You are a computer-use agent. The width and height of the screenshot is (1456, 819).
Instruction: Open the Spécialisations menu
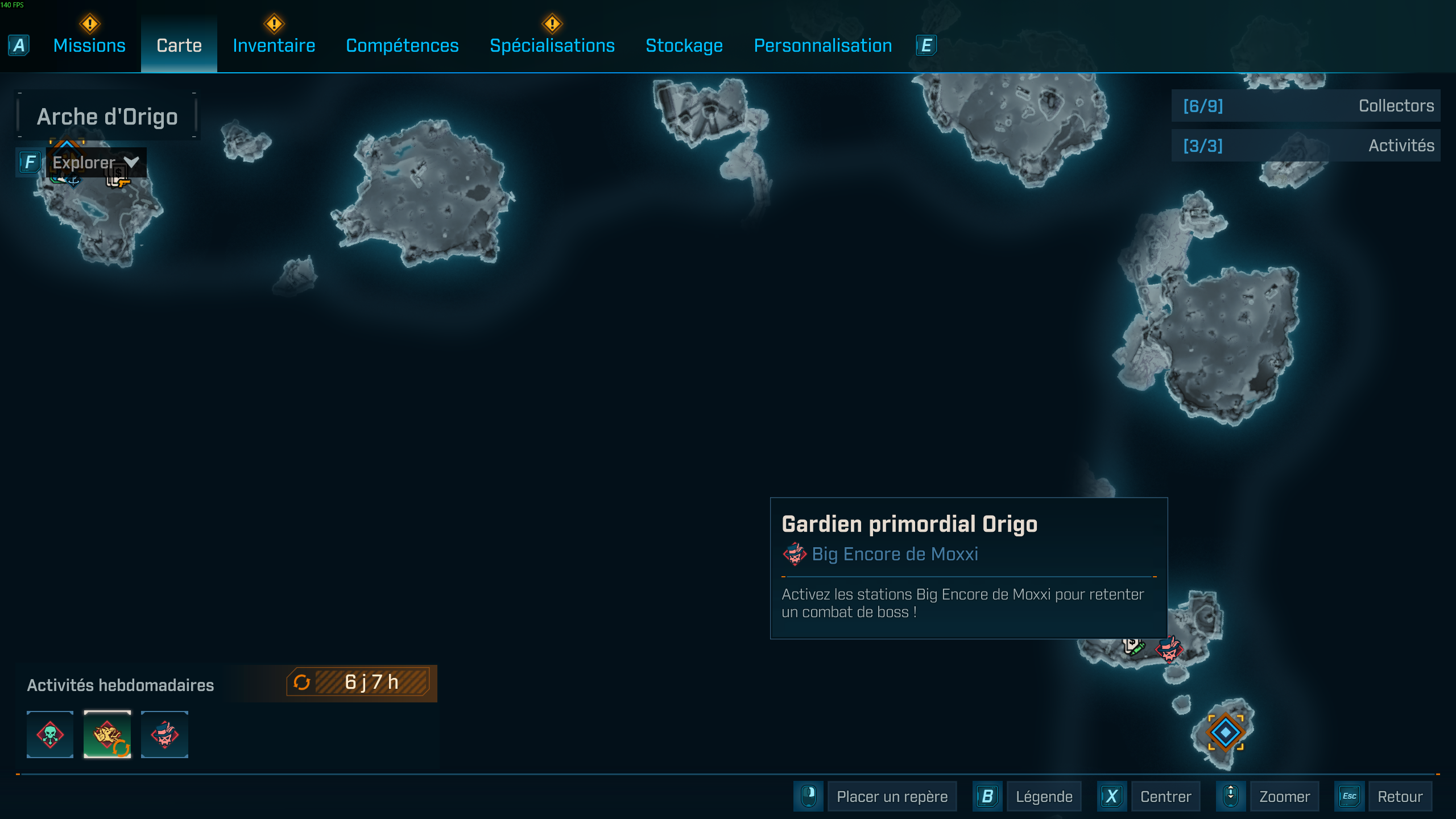(x=552, y=45)
